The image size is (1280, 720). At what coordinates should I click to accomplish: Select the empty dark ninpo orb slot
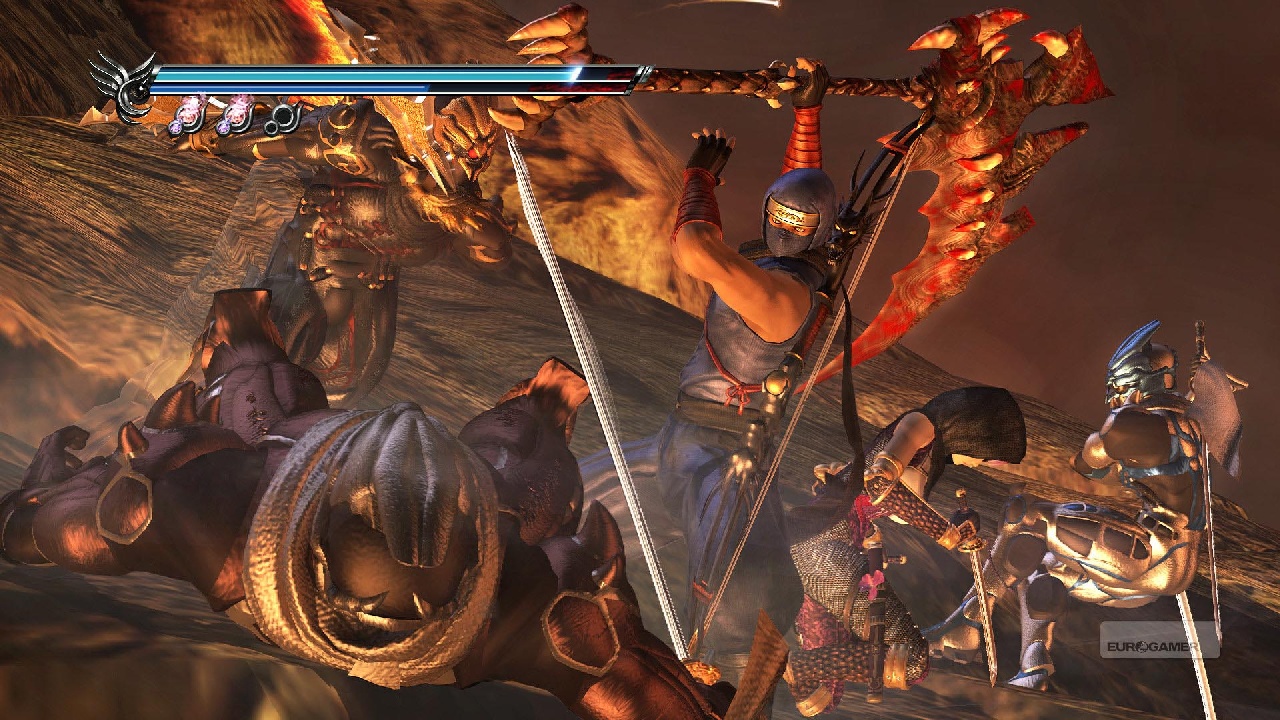(285, 118)
